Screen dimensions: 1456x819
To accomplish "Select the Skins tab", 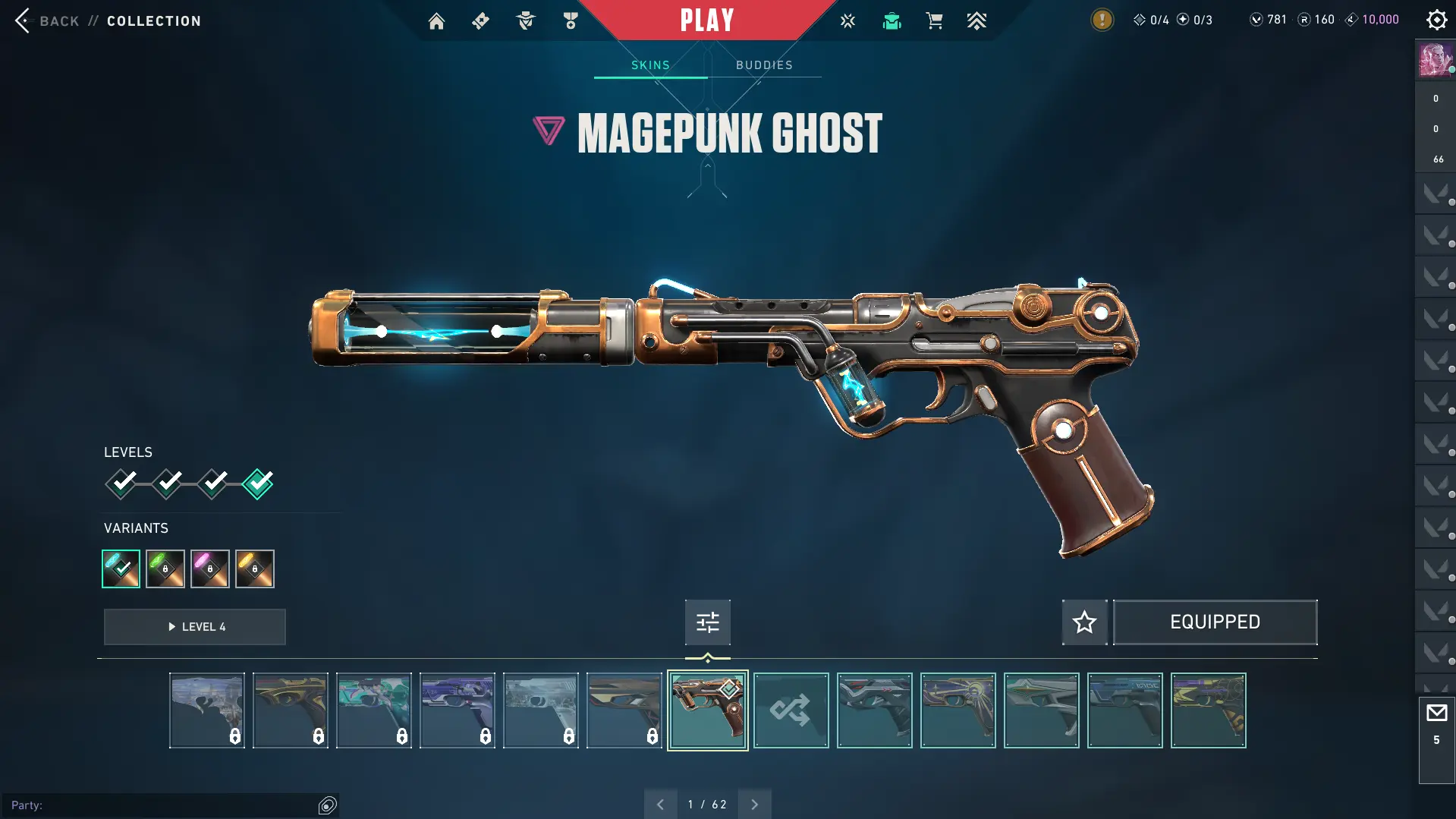I will point(650,65).
